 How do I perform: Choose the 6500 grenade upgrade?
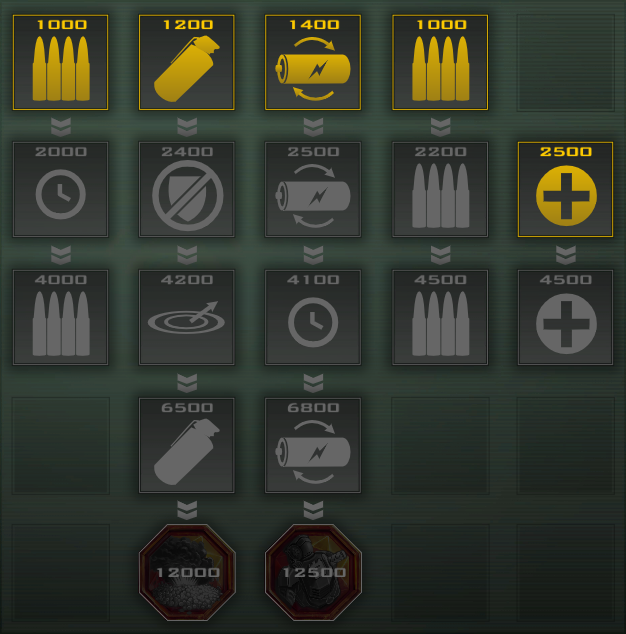[187, 445]
